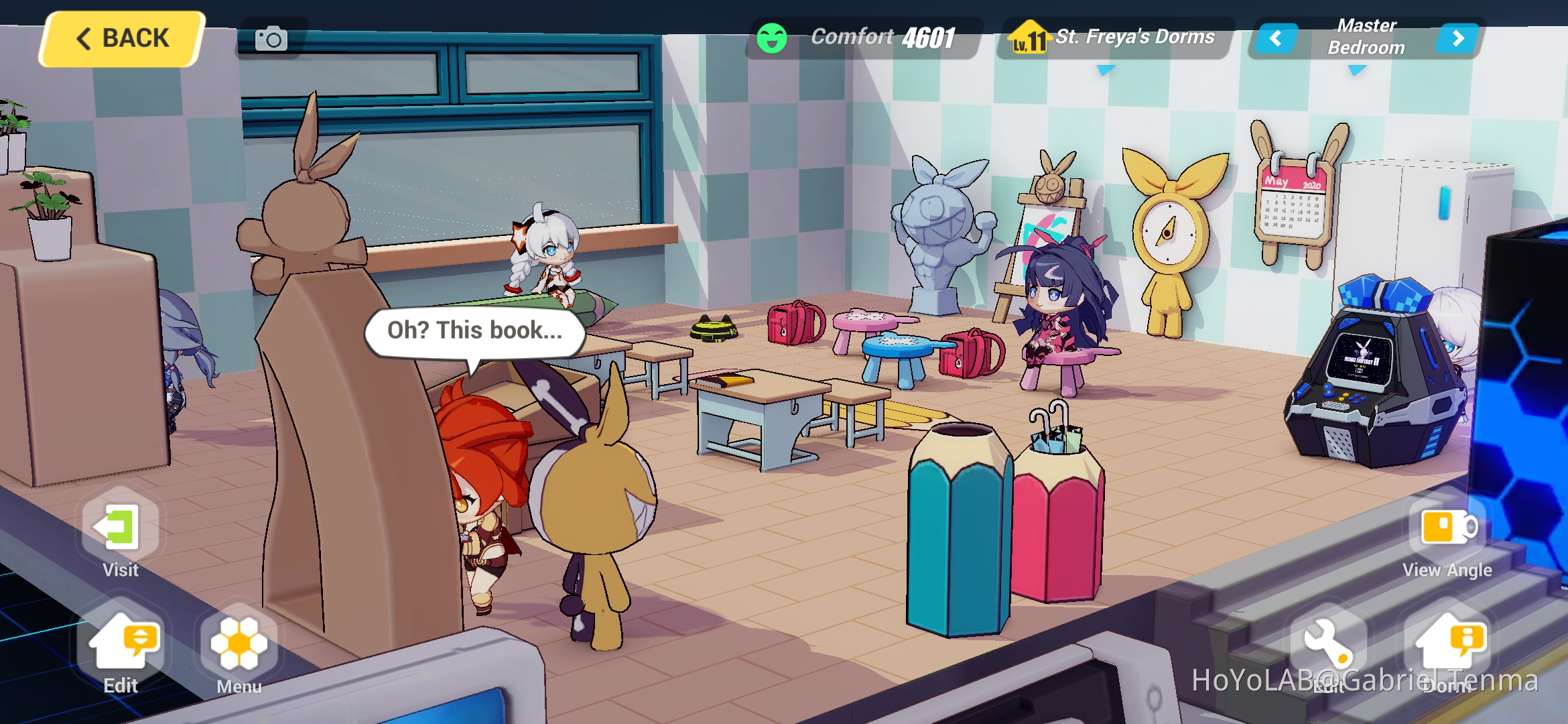The image size is (1568, 724).
Task: Click the green Comfort smiley icon
Action: tap(771, 37)
